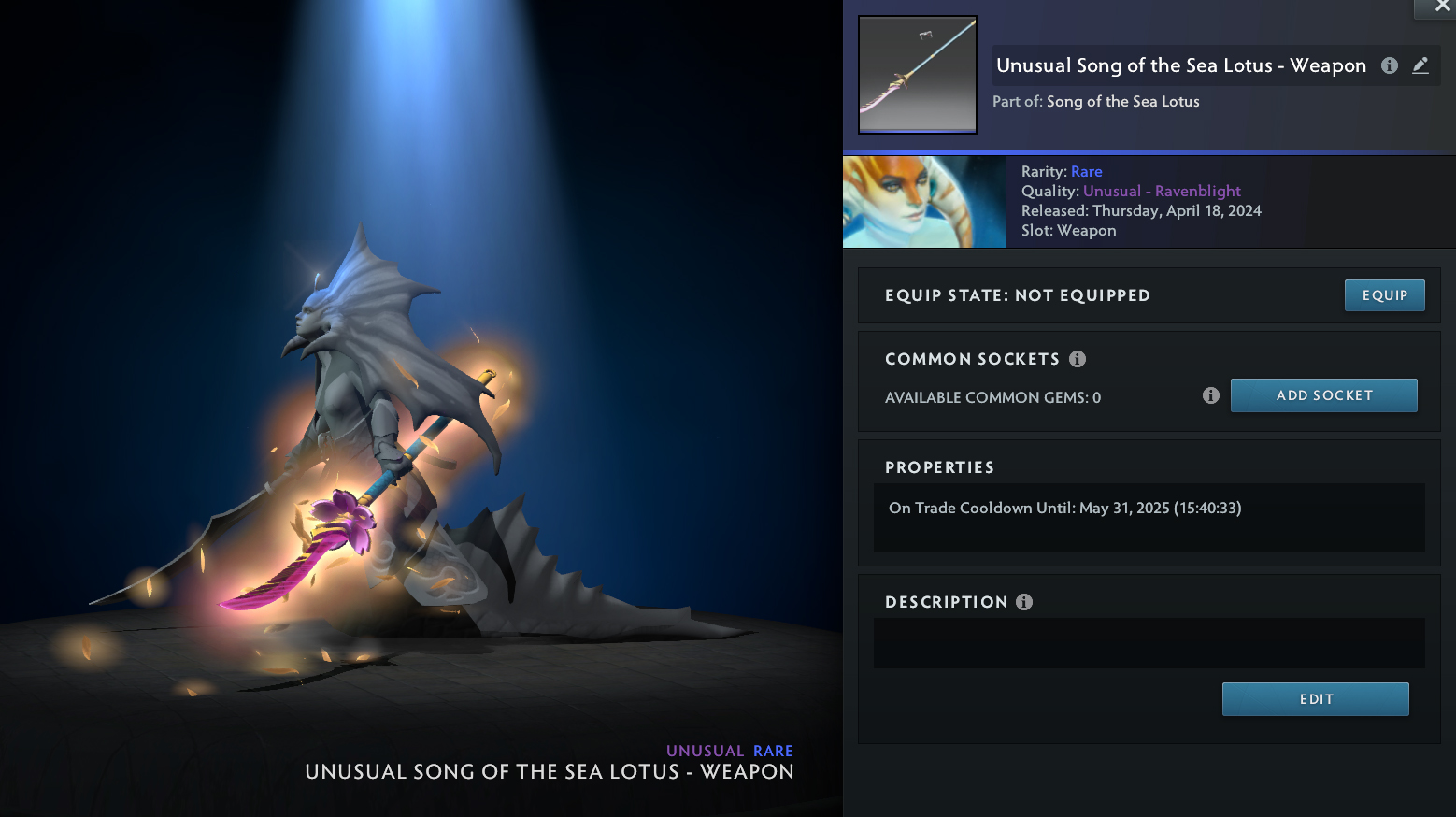Click the hero model in the preview area

point(374,421)
